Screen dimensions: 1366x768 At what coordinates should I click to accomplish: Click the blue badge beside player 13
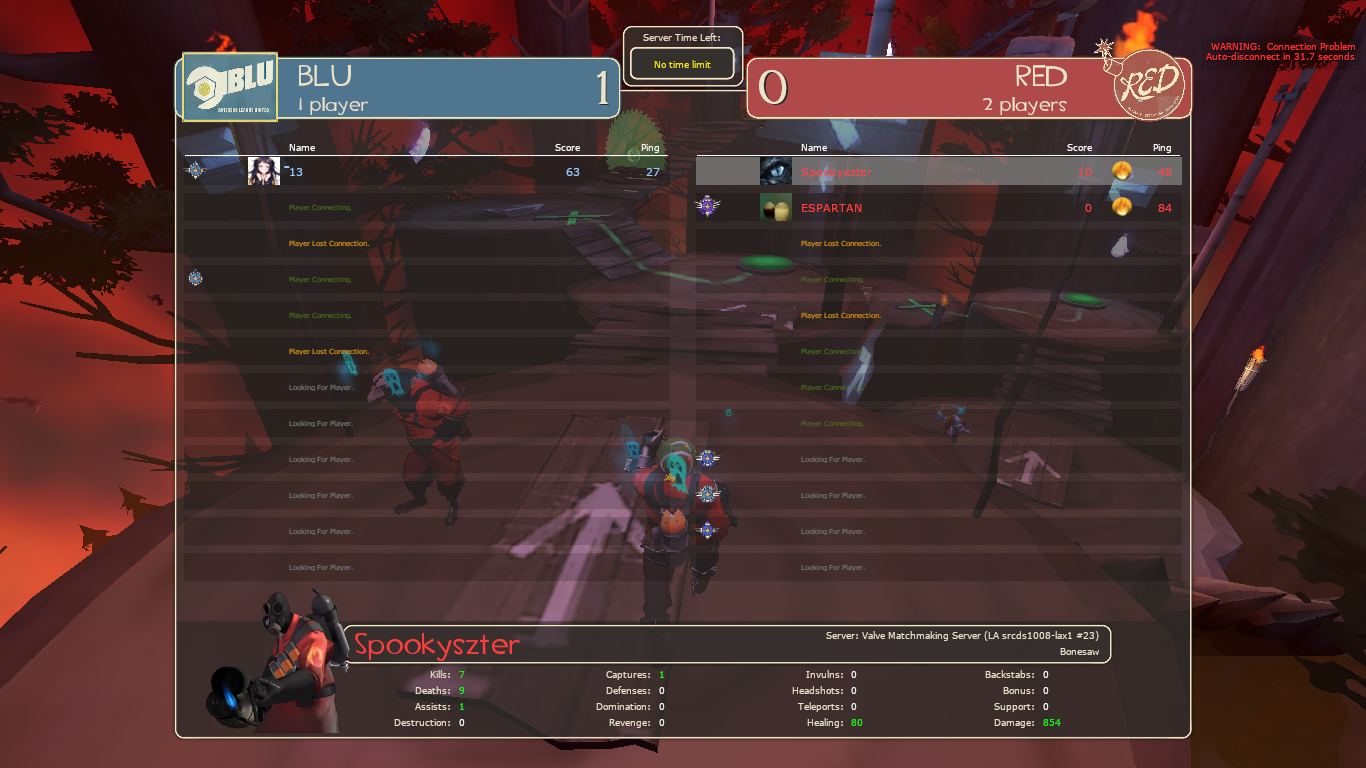tap(194, 170)
